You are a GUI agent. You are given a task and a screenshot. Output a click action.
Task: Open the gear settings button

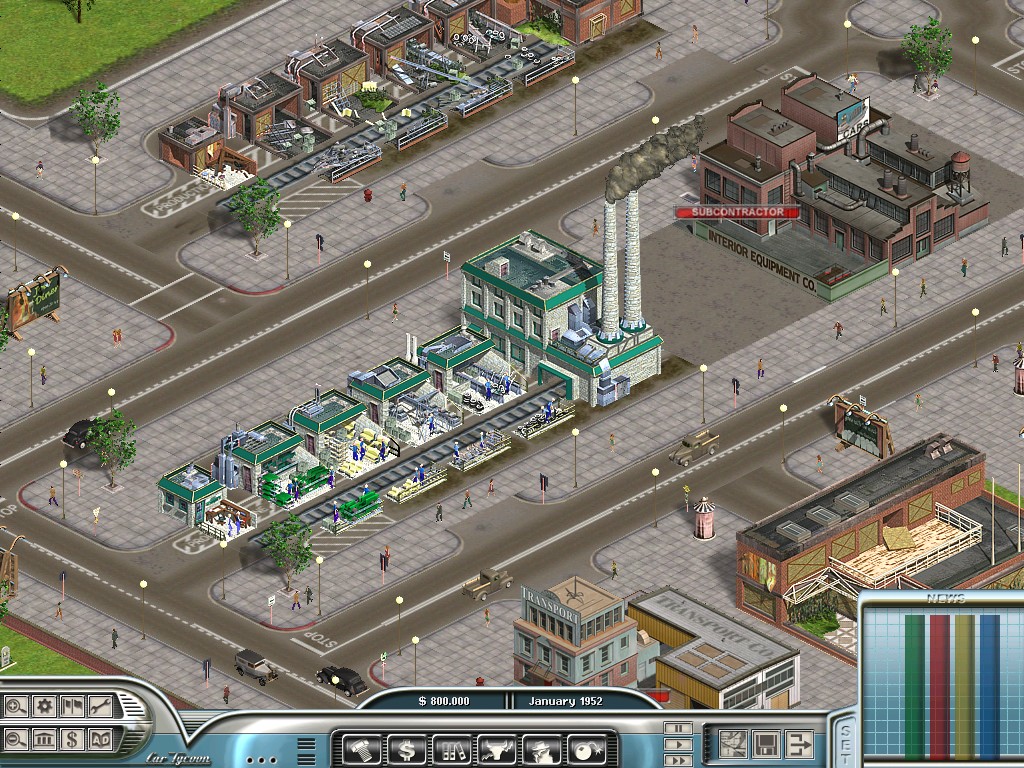44,706
